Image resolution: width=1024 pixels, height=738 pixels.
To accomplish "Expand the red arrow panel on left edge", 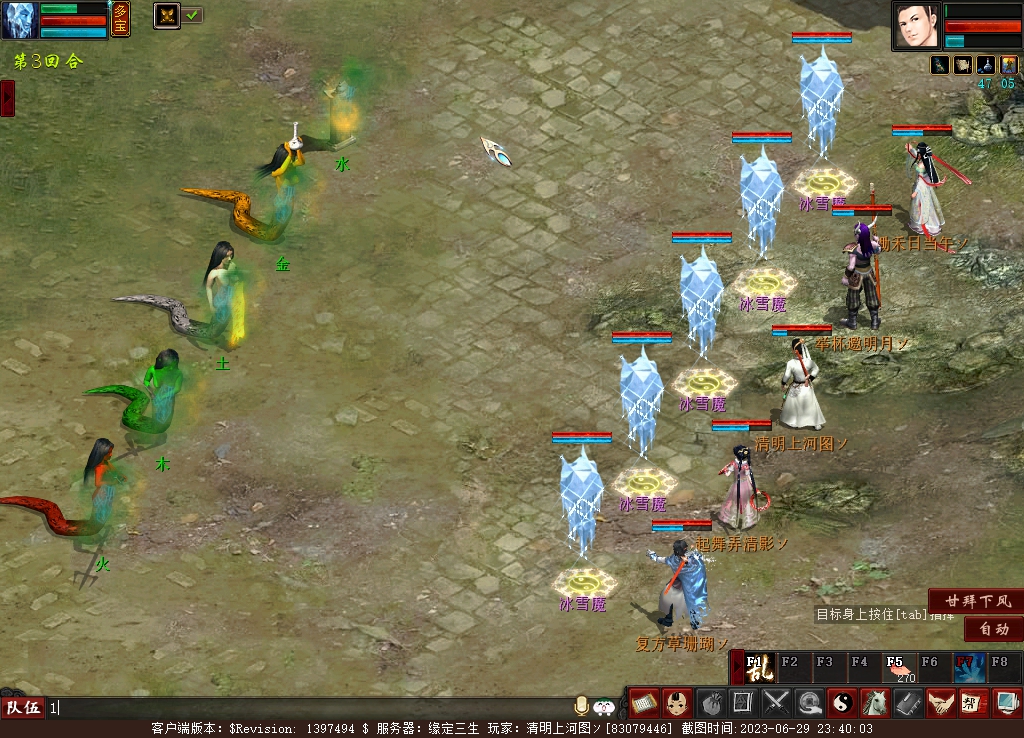I will 7,98.
